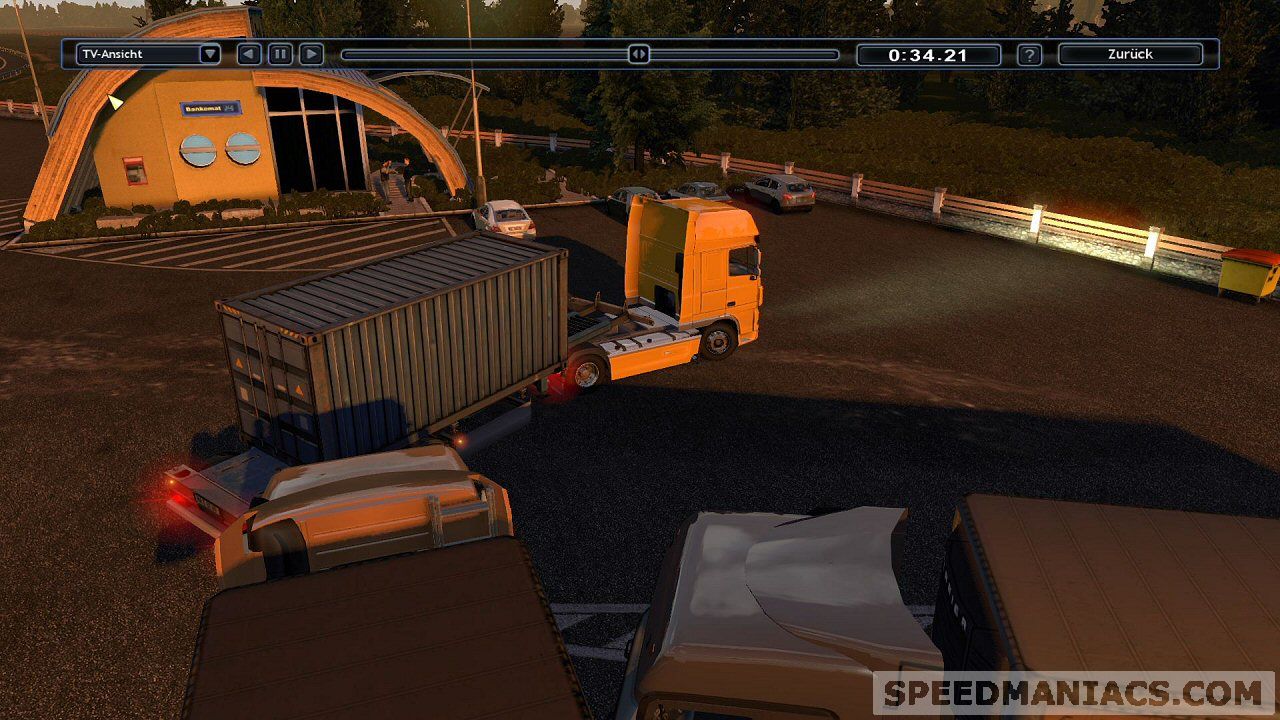Click the replay timeline slider handle
Image resolution: width=1280 pixels, height=720 pixels.
point(639,54)
